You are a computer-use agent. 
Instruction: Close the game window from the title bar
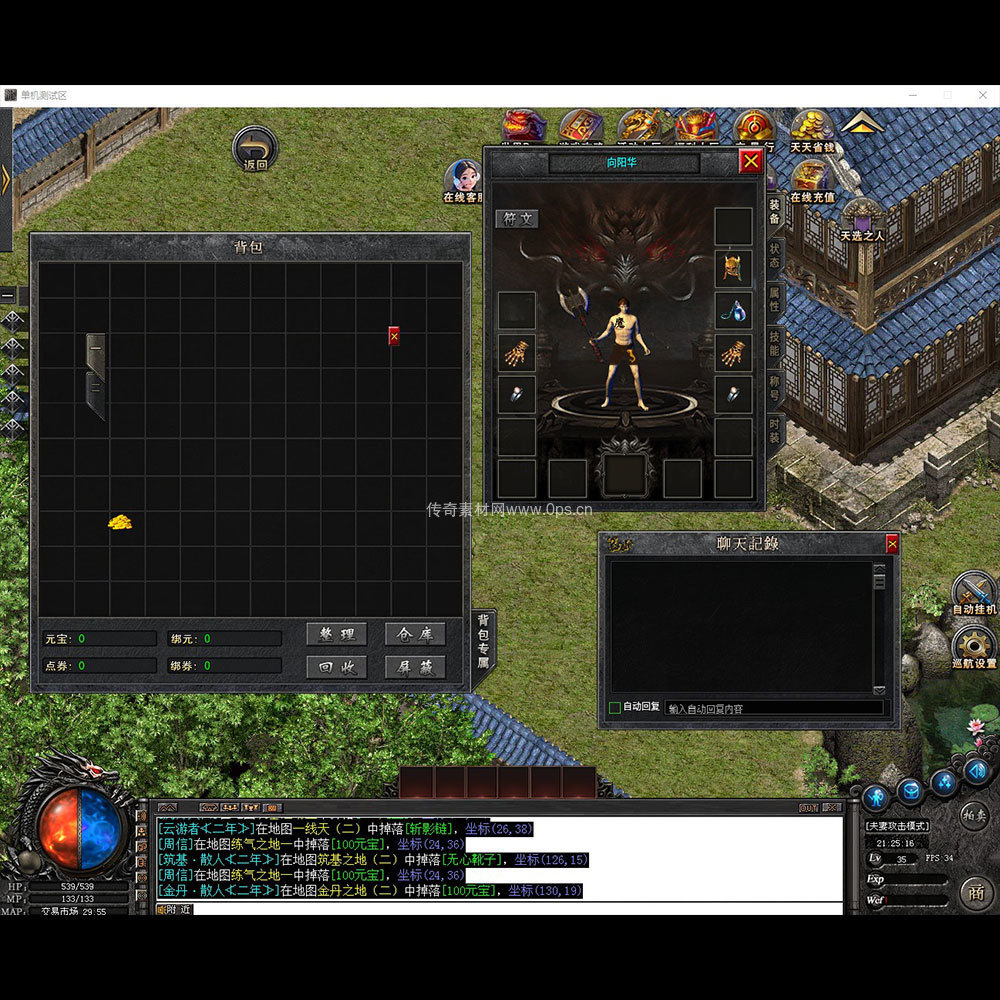(x=983, y=94)
